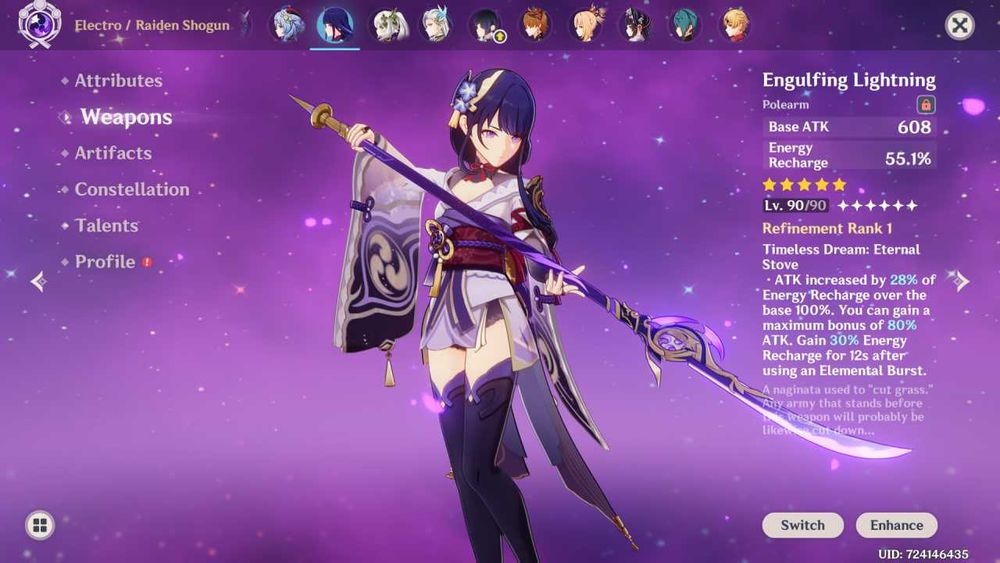Select the dark-haired portrait with yellow arrow

coord(487,25)
